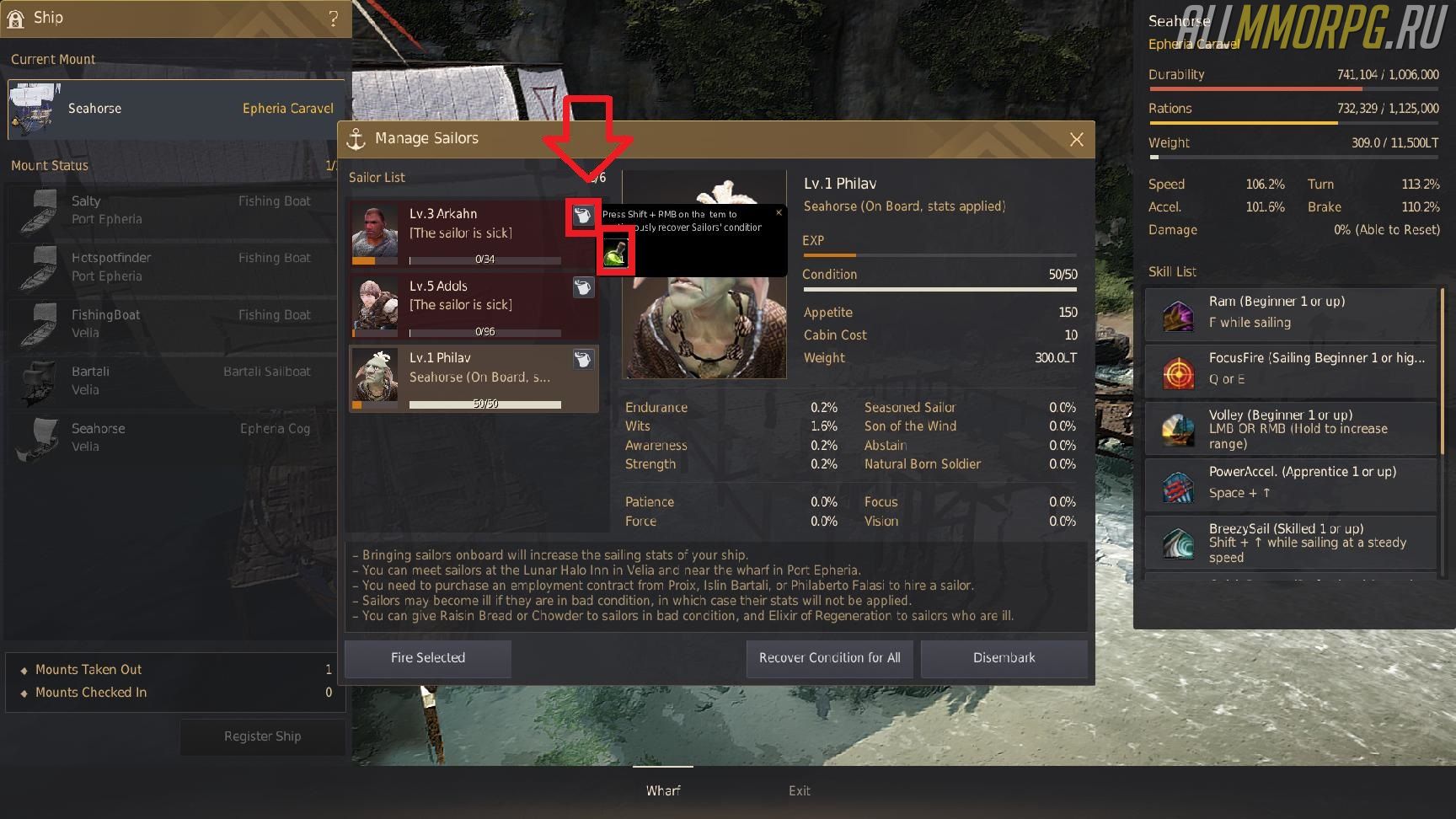The height and width of the screenshot is (819, 1456).
Task: Open the Ship window help question mark
Action: coord(334,19)
